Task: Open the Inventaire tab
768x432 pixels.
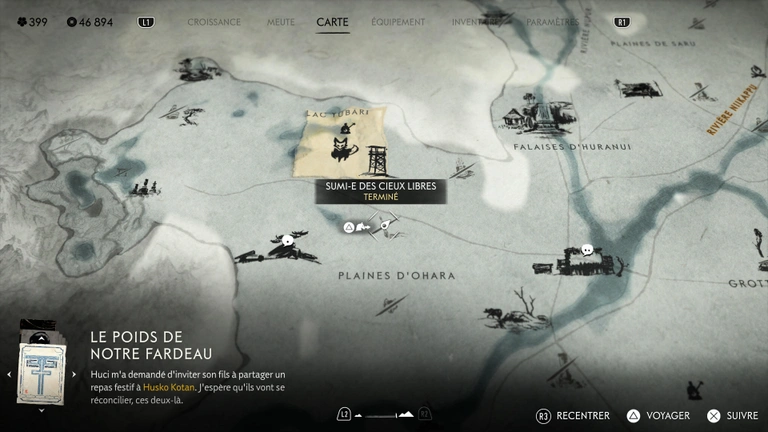Action: click(x=473, y=22)
